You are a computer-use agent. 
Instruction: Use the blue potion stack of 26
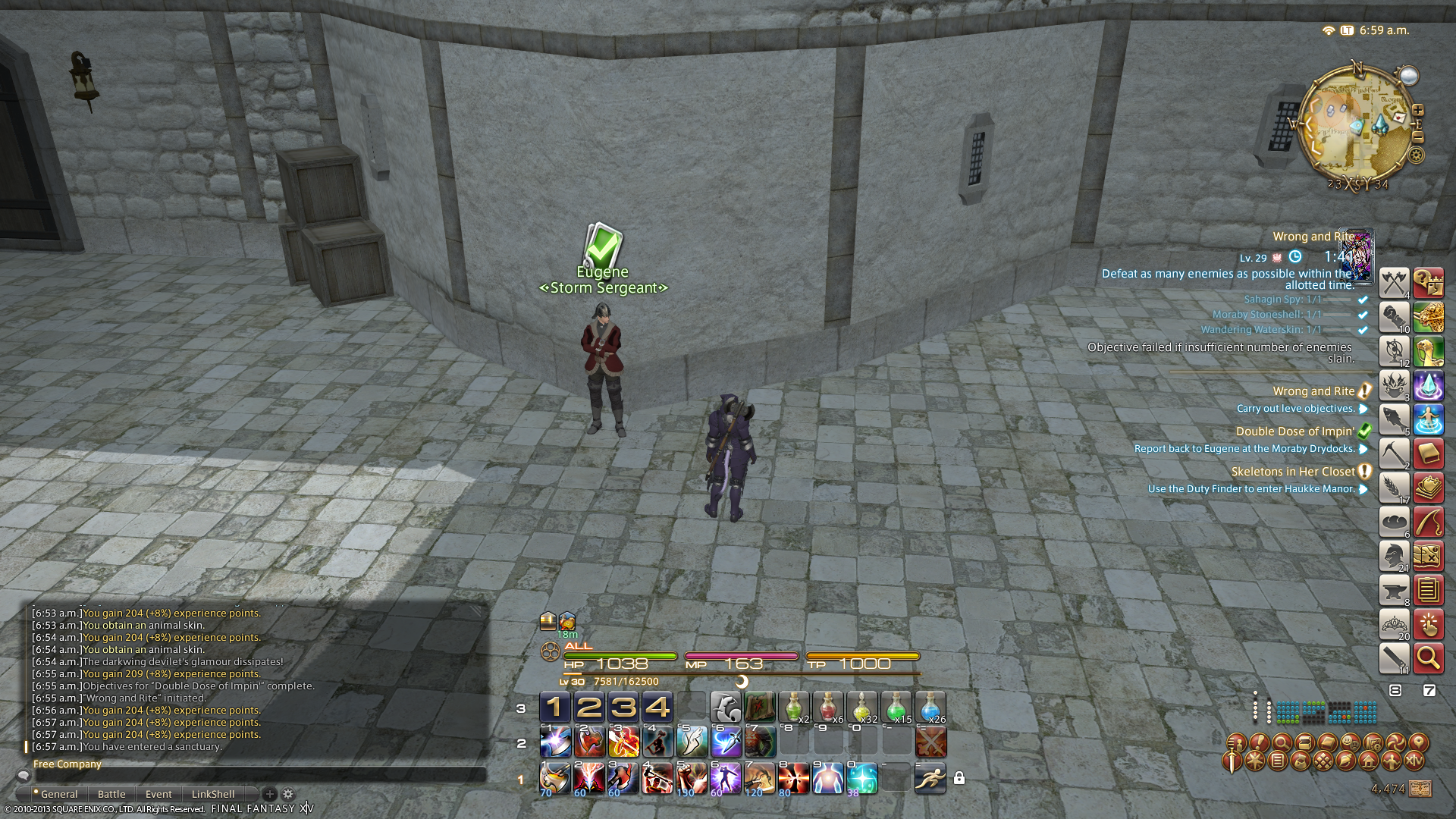pyautogui.click(x=930, y=708)
